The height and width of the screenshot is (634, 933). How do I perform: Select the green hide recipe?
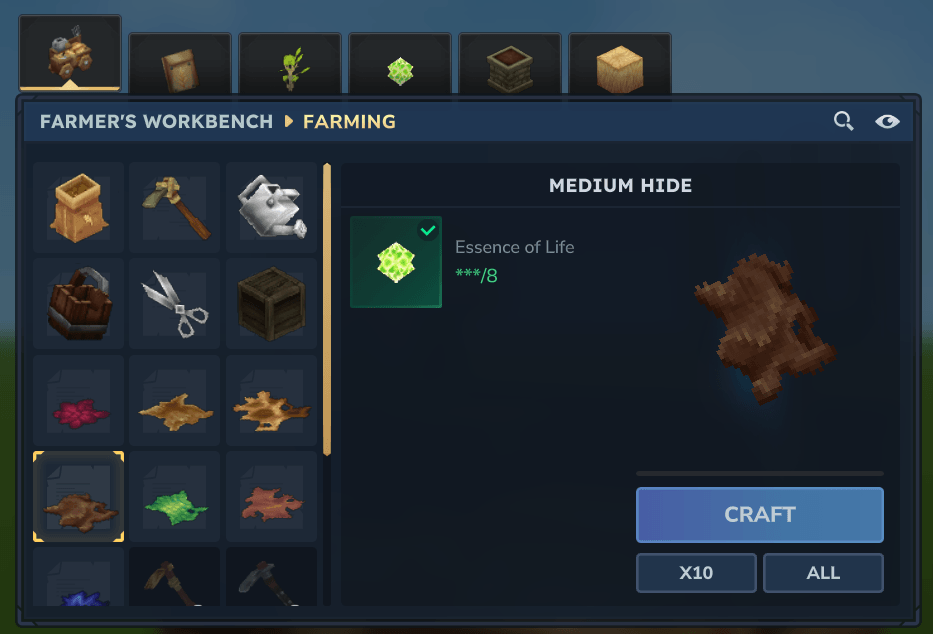[175, 497]
